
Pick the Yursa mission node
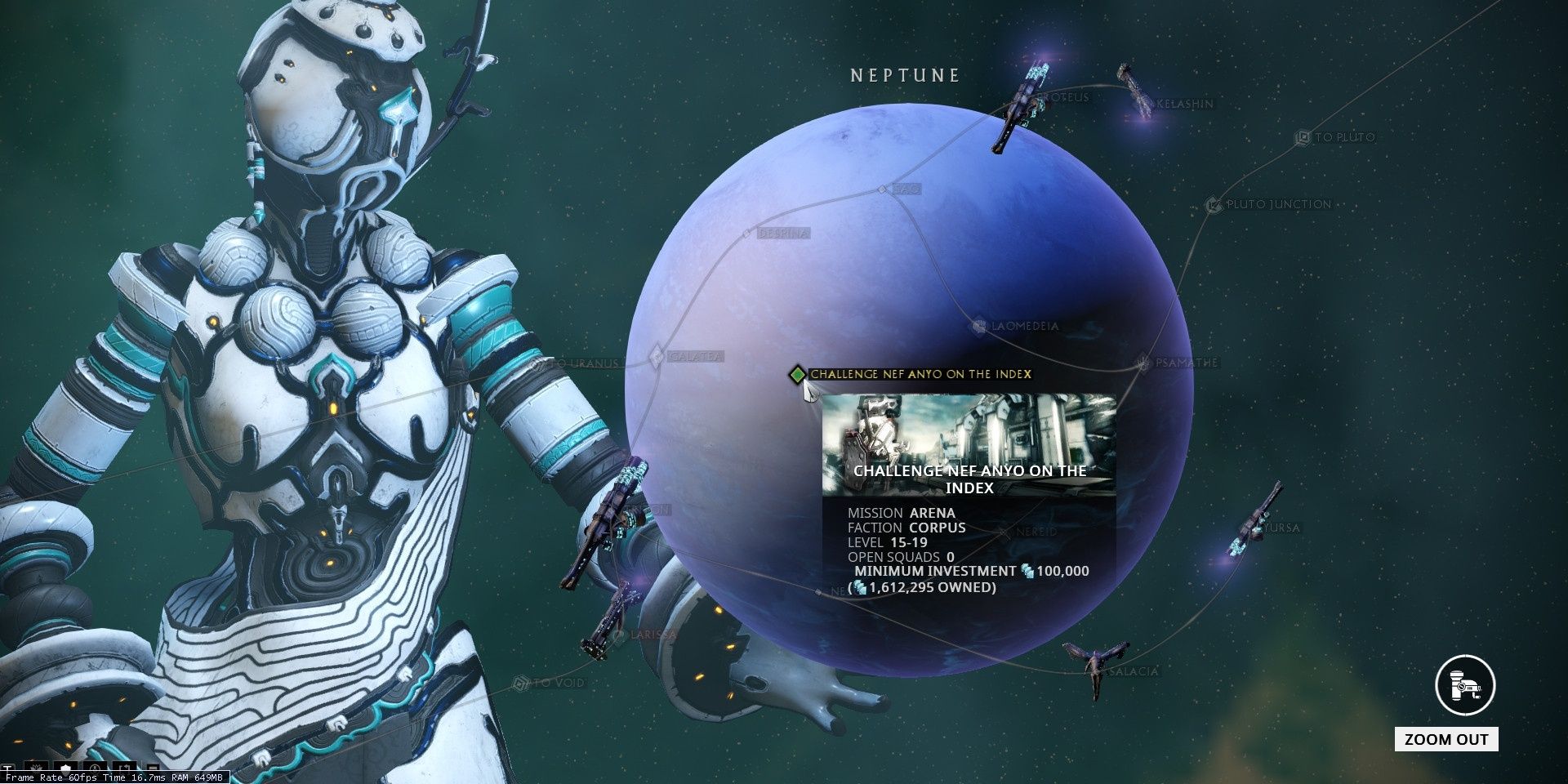point(1256,529)
